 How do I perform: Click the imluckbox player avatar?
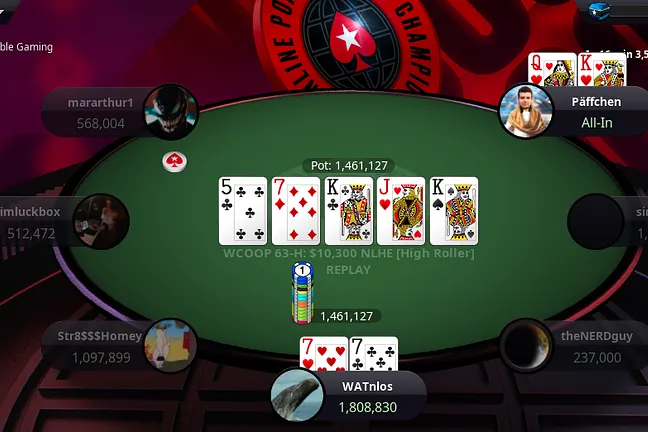click(x=101, y=222)
